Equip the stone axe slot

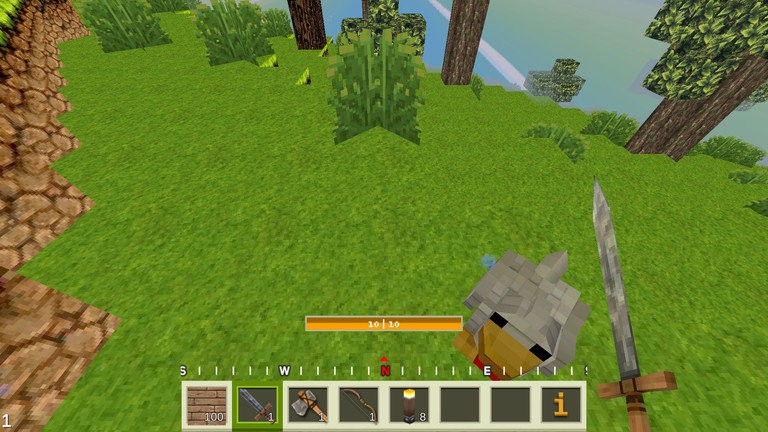coord(308,405)
